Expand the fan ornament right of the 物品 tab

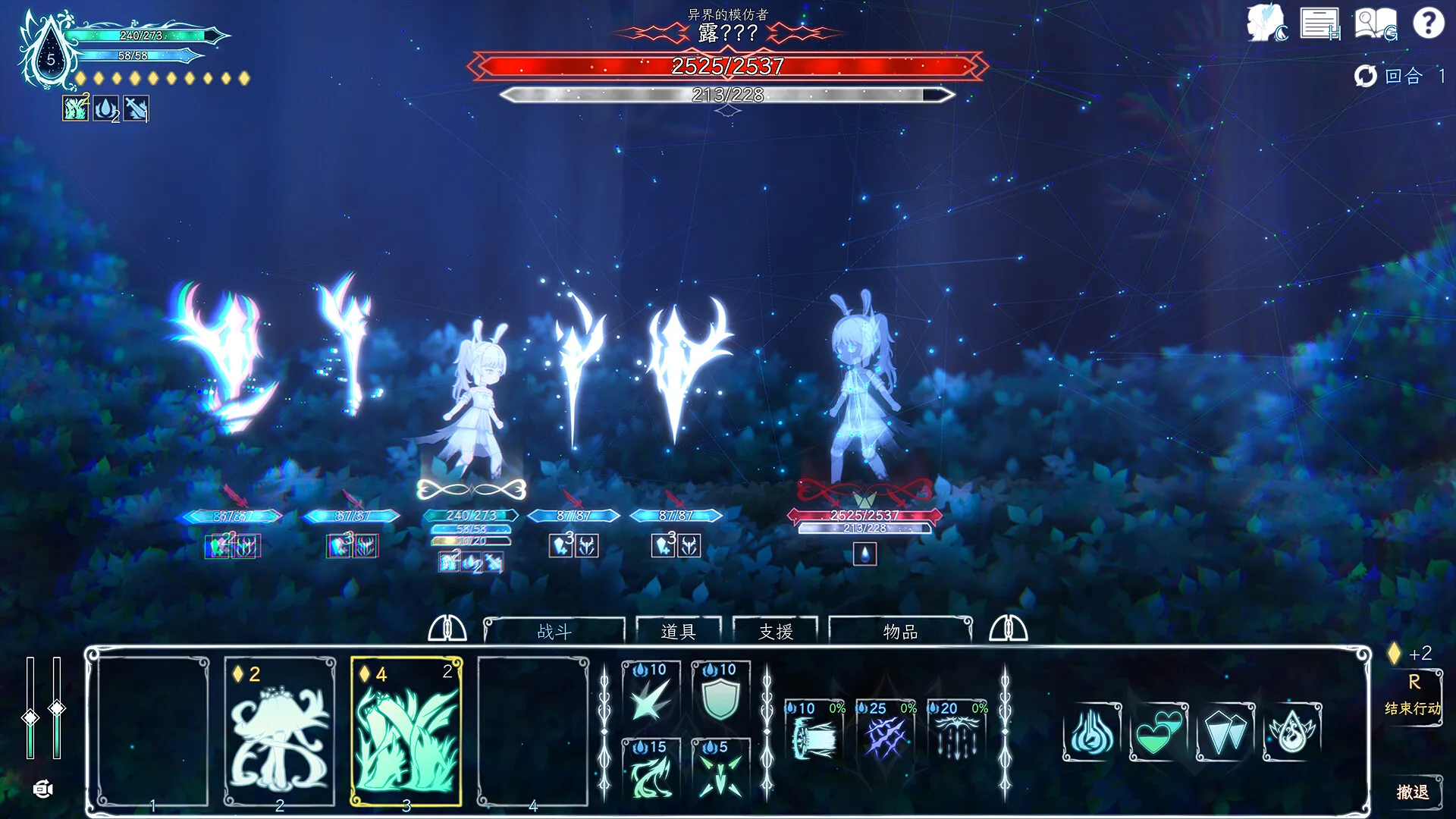click(x=1009, y=629)
